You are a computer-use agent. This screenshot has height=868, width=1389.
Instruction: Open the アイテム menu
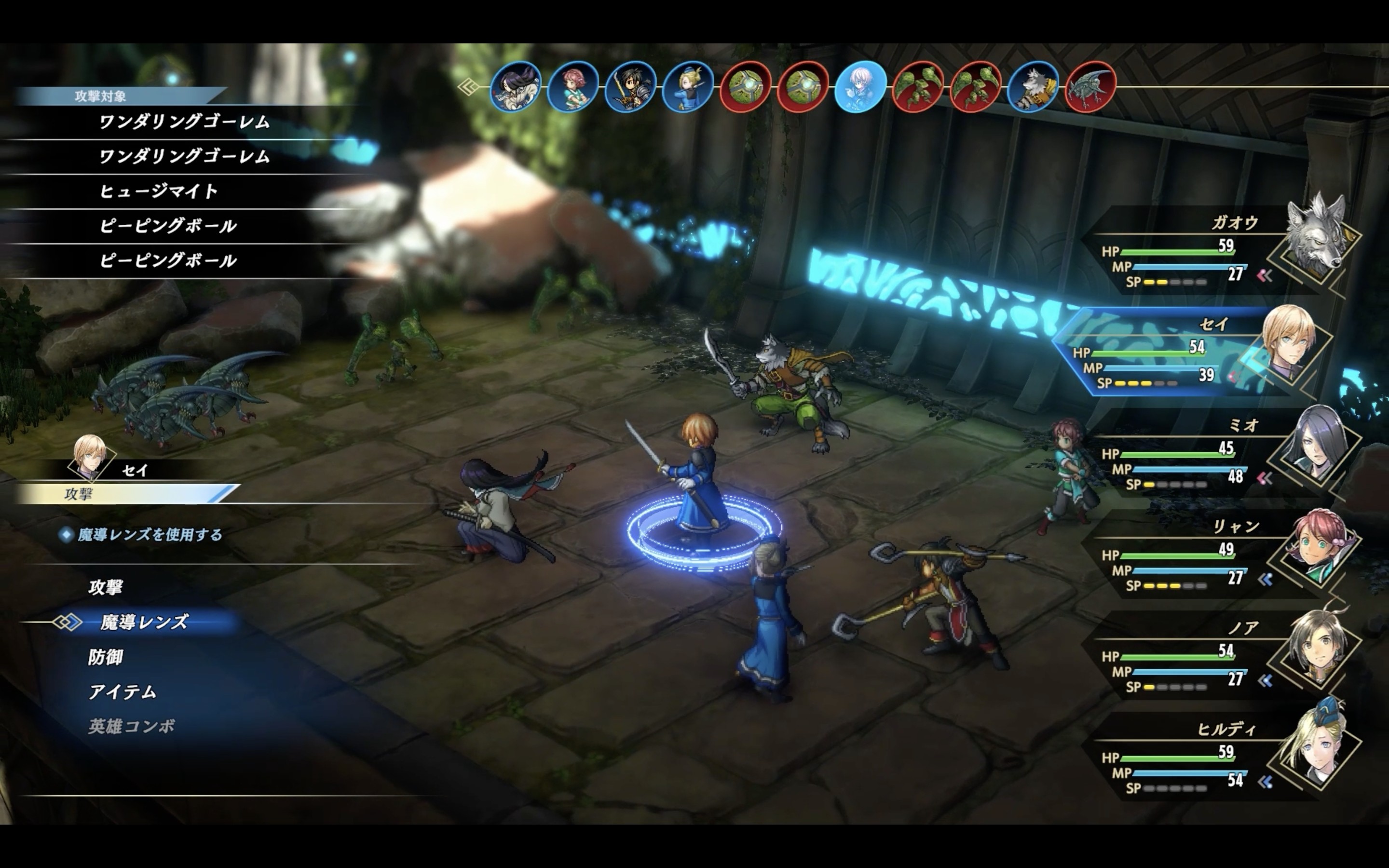click(x=122, y=692)
